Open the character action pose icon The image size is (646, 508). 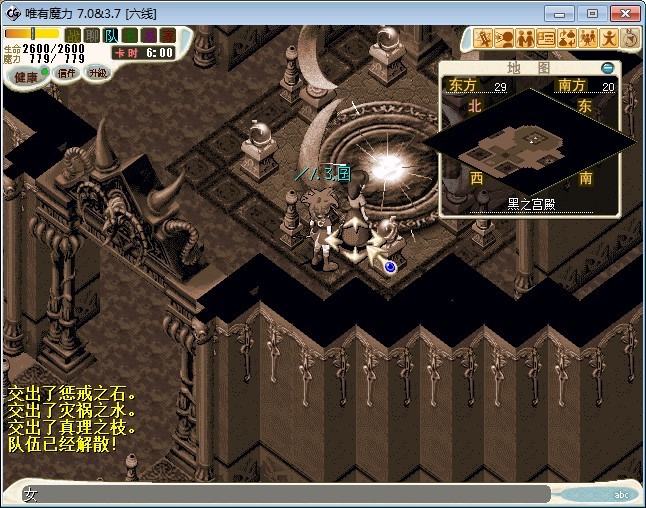609,39
